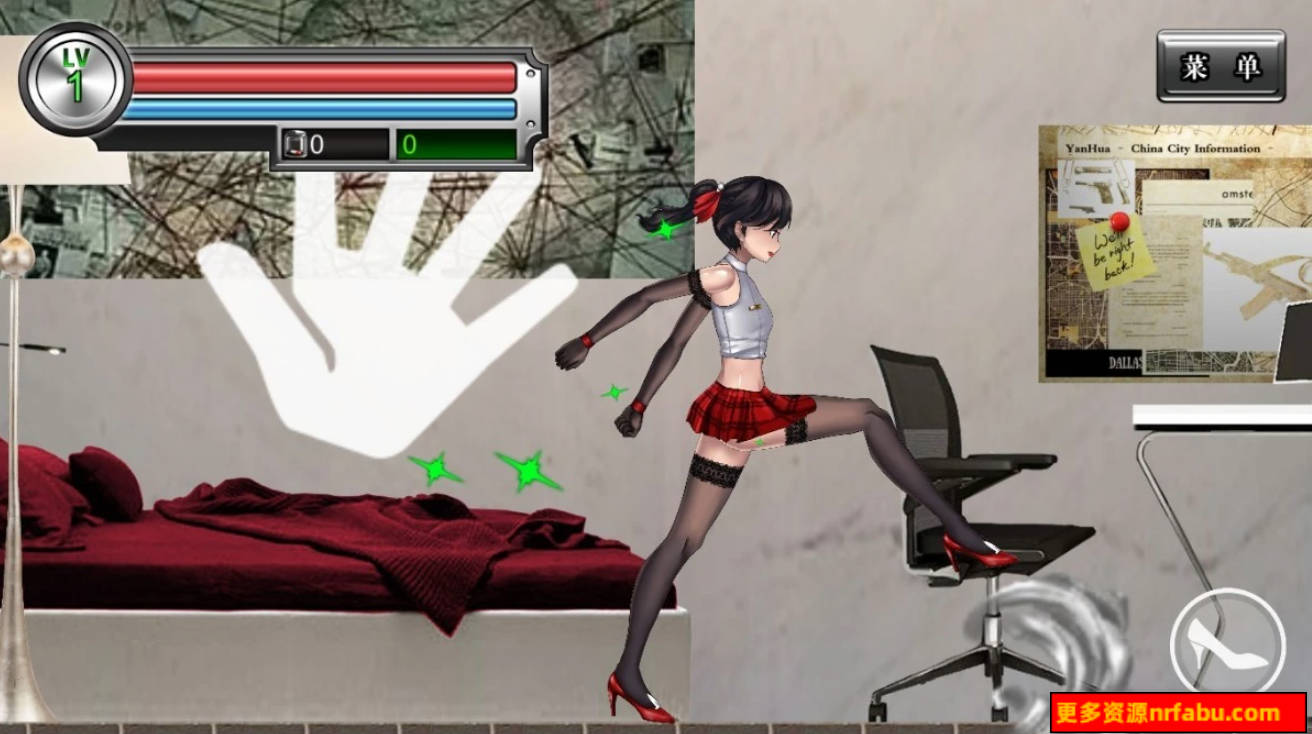This screenshot has width=1312, height=734.
Task: Select the green score counter display
Action: 455,142
